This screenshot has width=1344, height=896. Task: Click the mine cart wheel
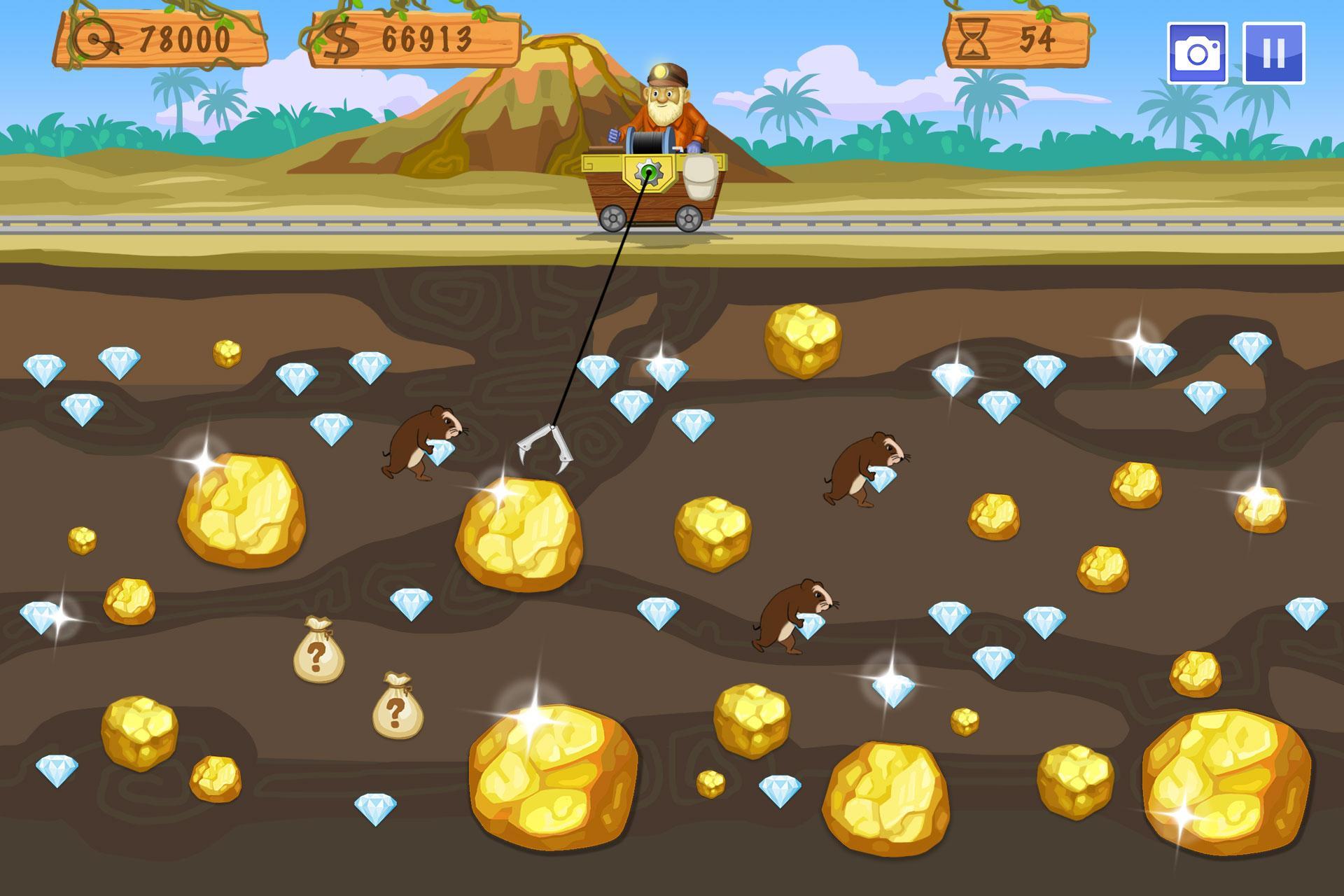[x=613, y=219]
